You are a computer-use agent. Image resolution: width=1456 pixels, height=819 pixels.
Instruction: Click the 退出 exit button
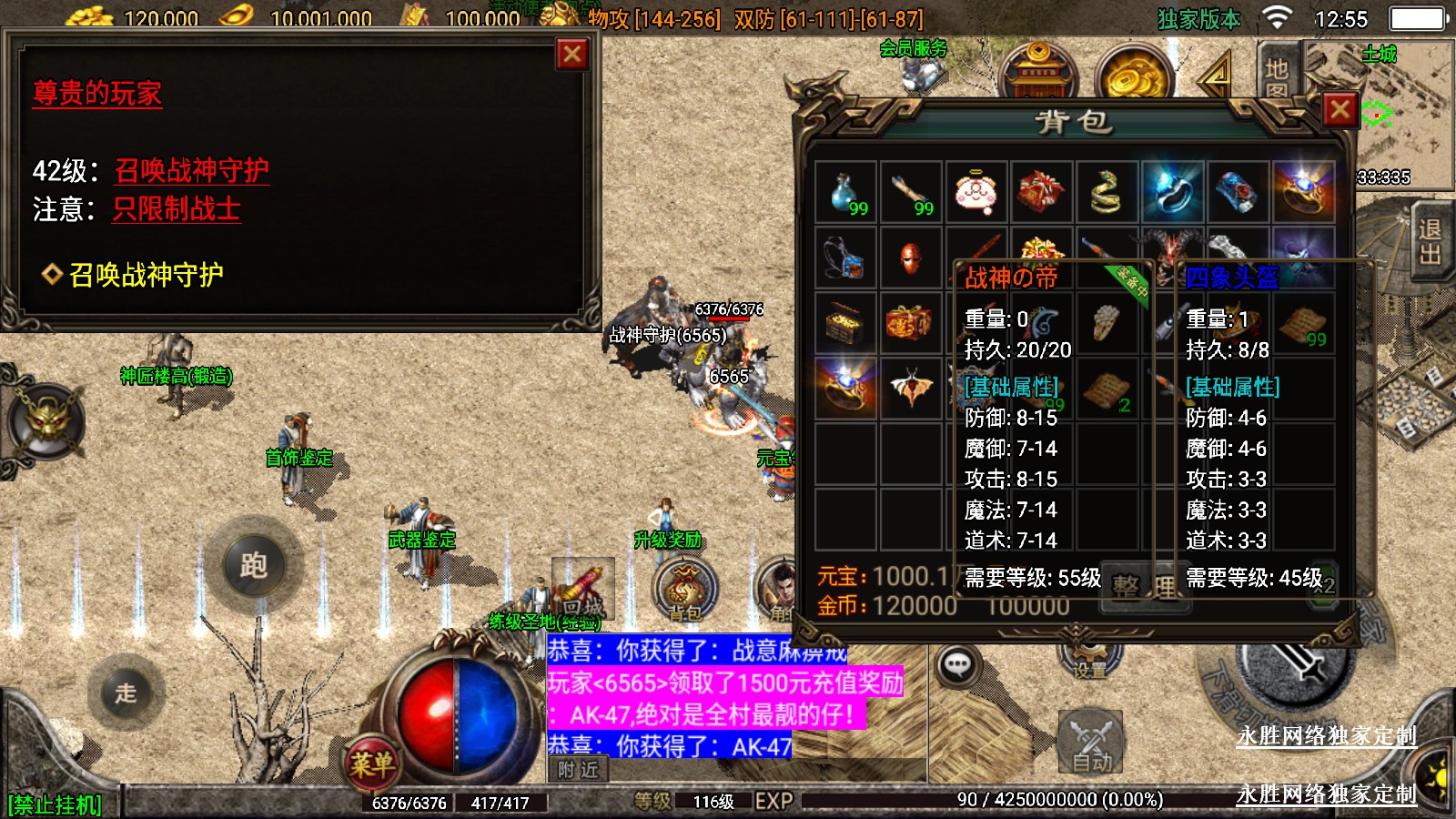[1429, 241]
